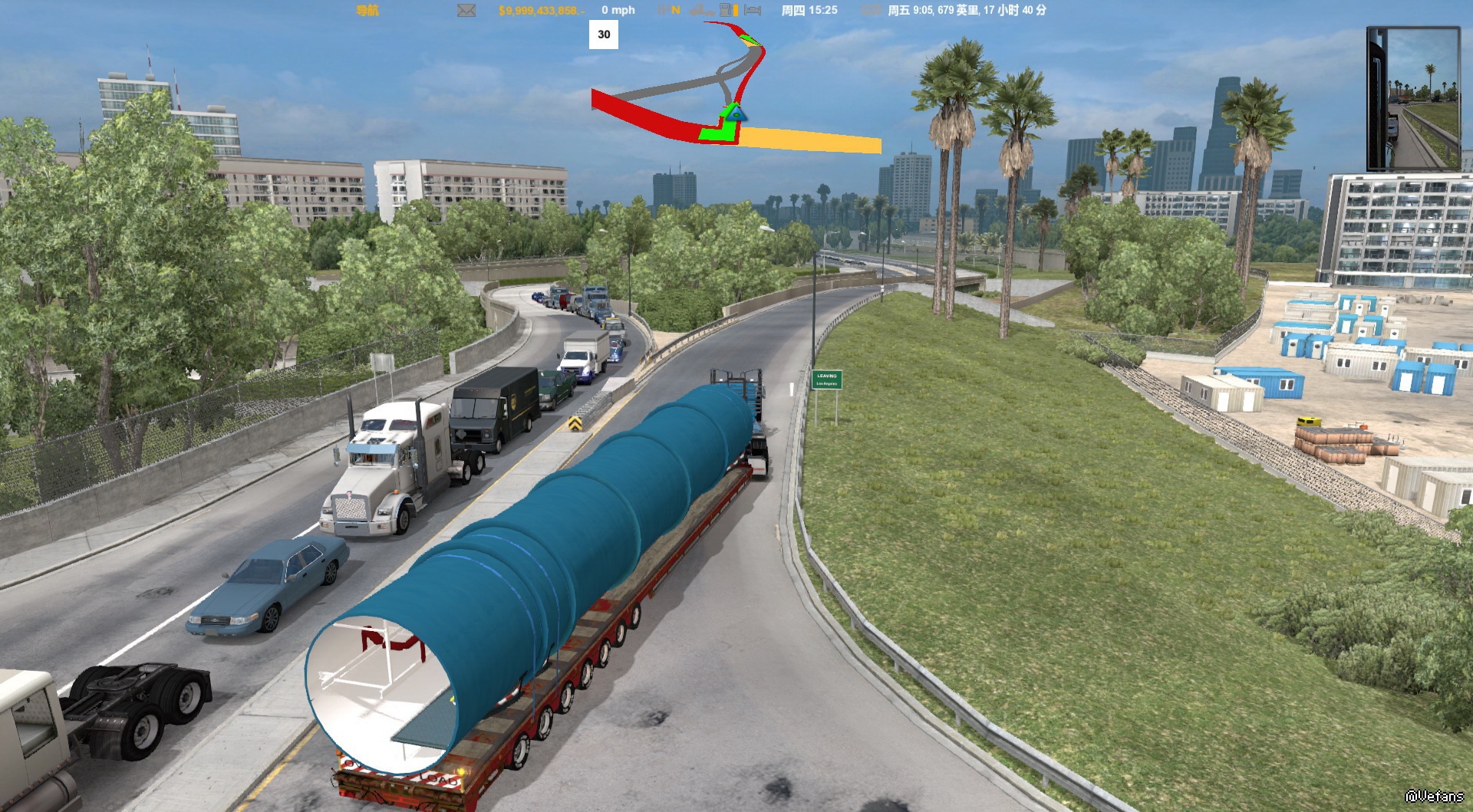This screenshot has height=812, width=1473.
Task: Open the mail envelope messages icon
Action: [466, 10]
